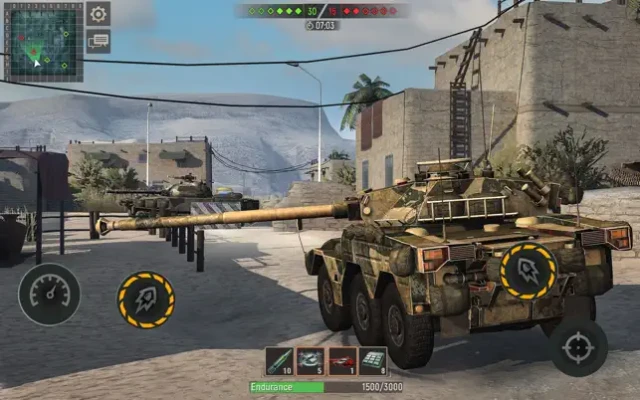Use the repair kit consumable slot
The width and height of the screenshot is (640, 400).
pos(311,361)
